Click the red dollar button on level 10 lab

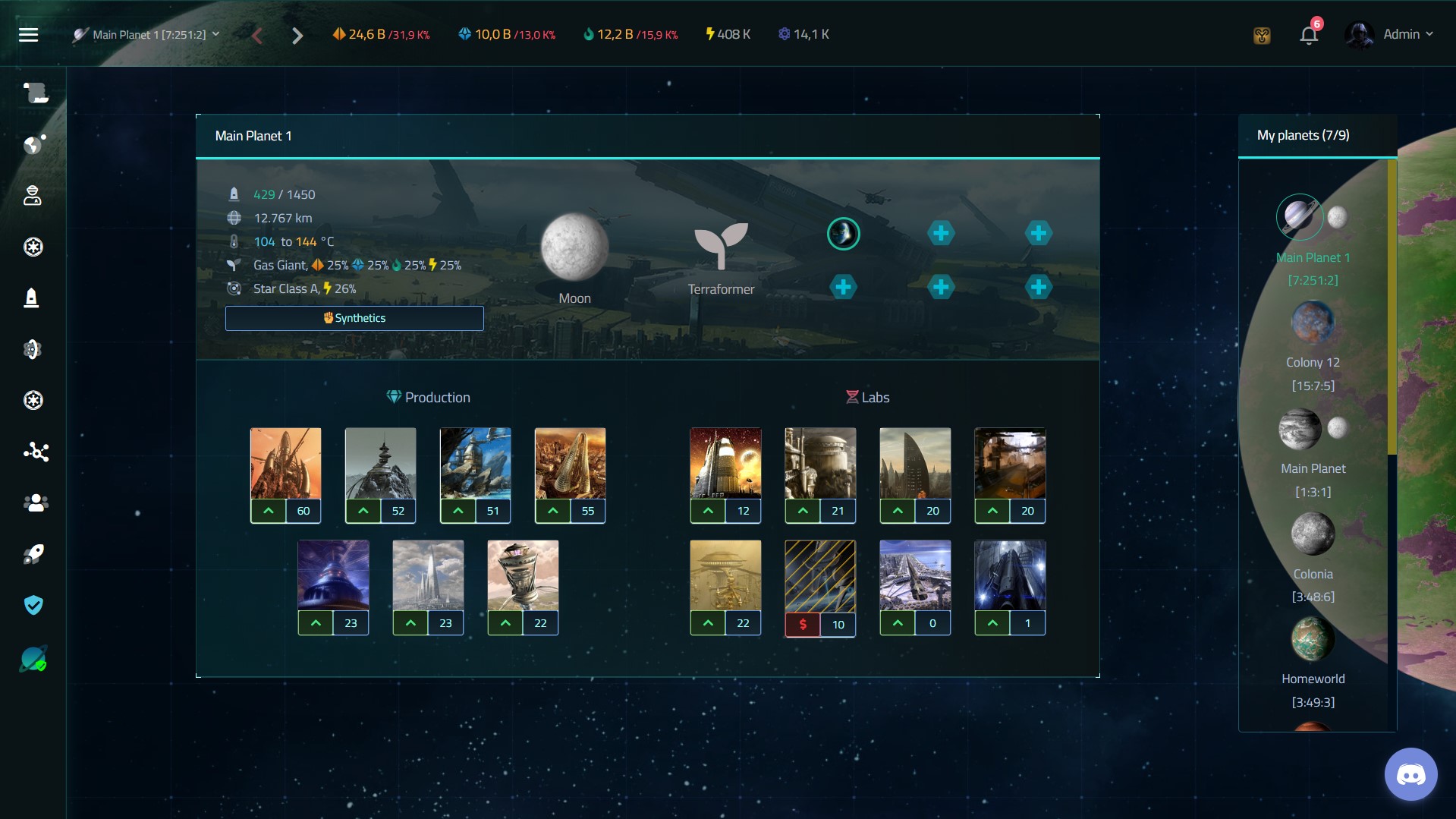(803, 624)
